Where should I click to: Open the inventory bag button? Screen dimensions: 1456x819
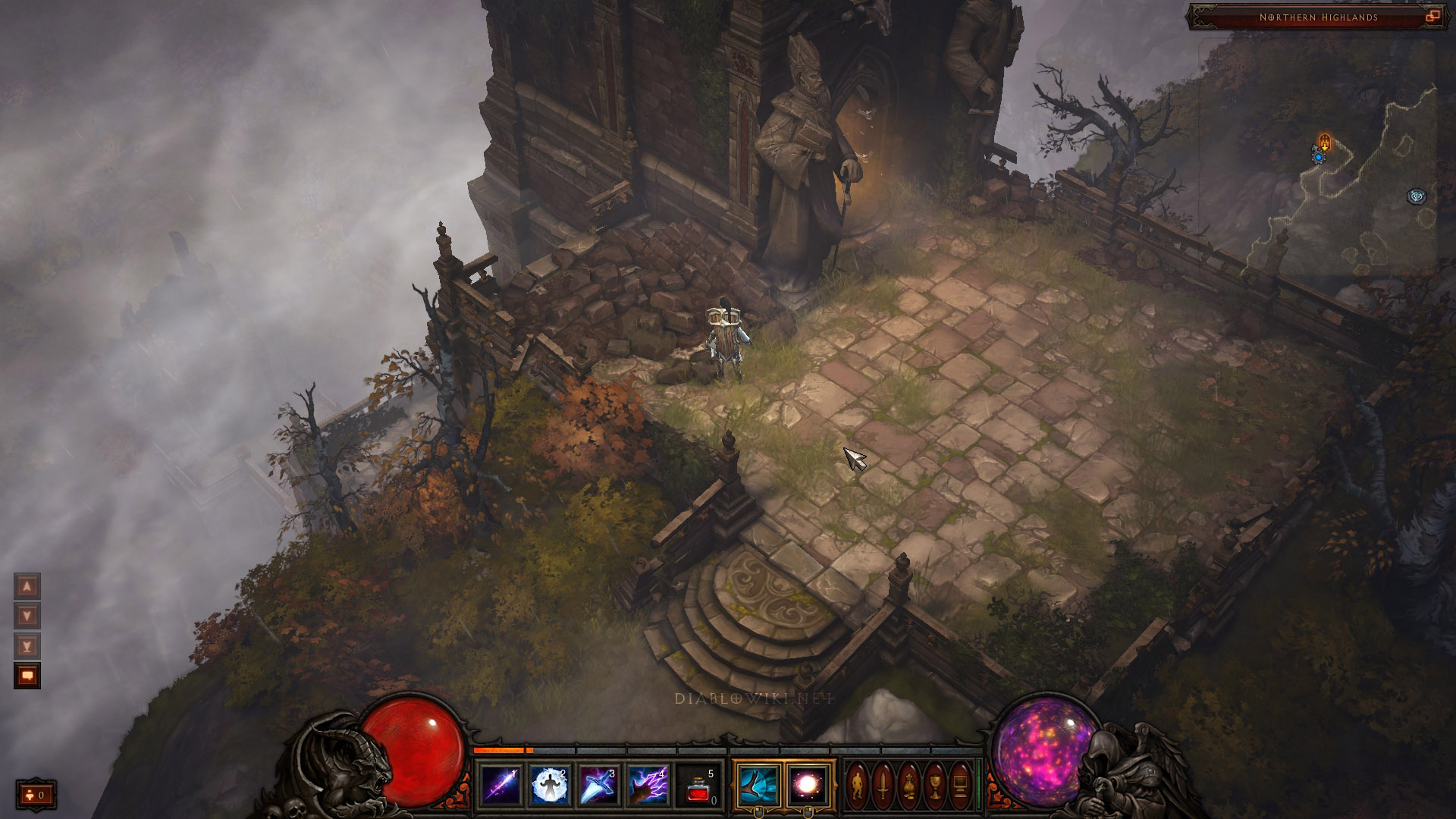point(908,786)
